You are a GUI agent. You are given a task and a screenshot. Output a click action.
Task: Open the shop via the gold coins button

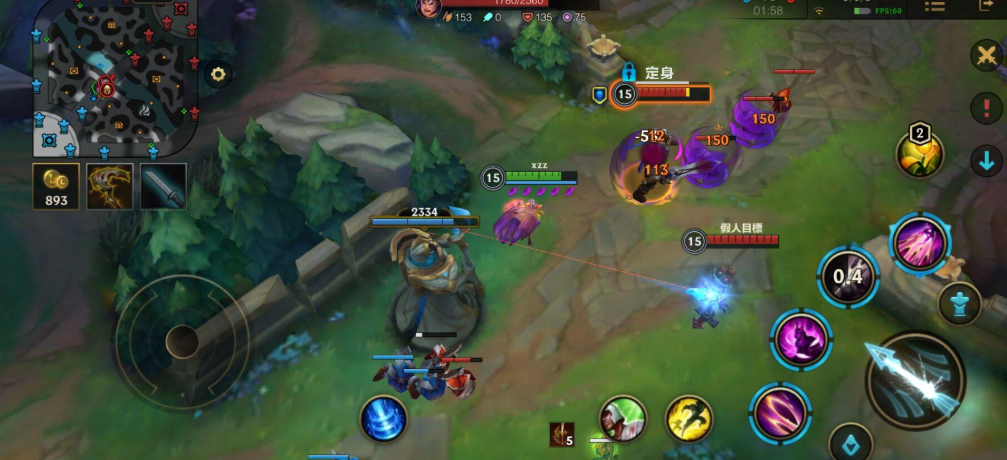(56, 186)
